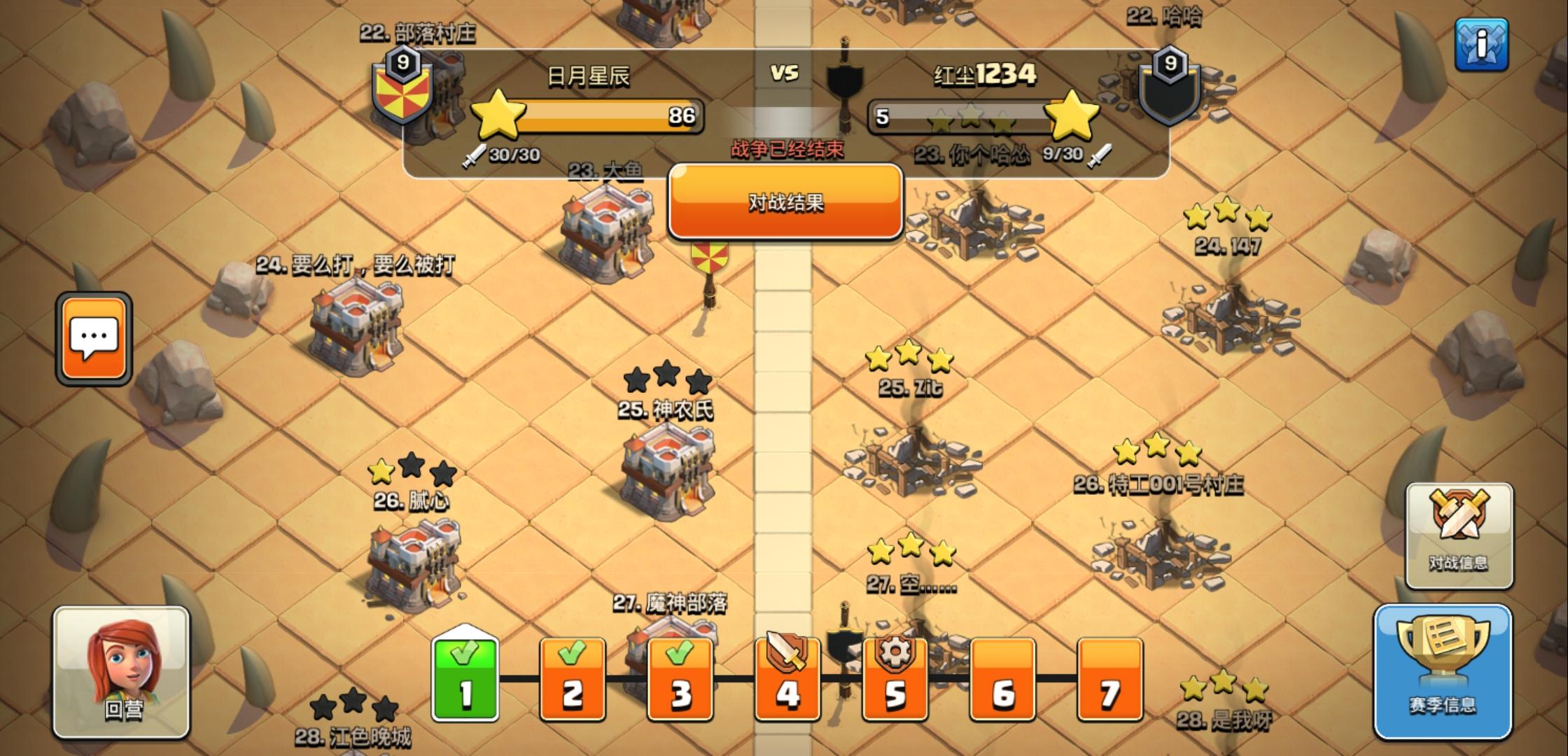Open the chat message panel
Screen dimensions: 1568x756
pyautogui.click(x=94, y=336)
